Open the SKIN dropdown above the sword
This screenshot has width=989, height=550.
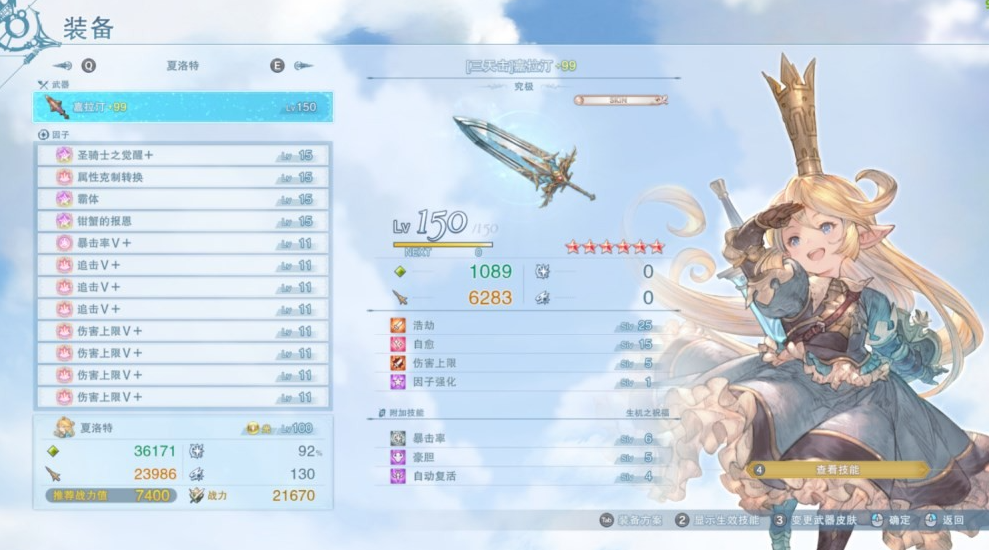[621, 100]
